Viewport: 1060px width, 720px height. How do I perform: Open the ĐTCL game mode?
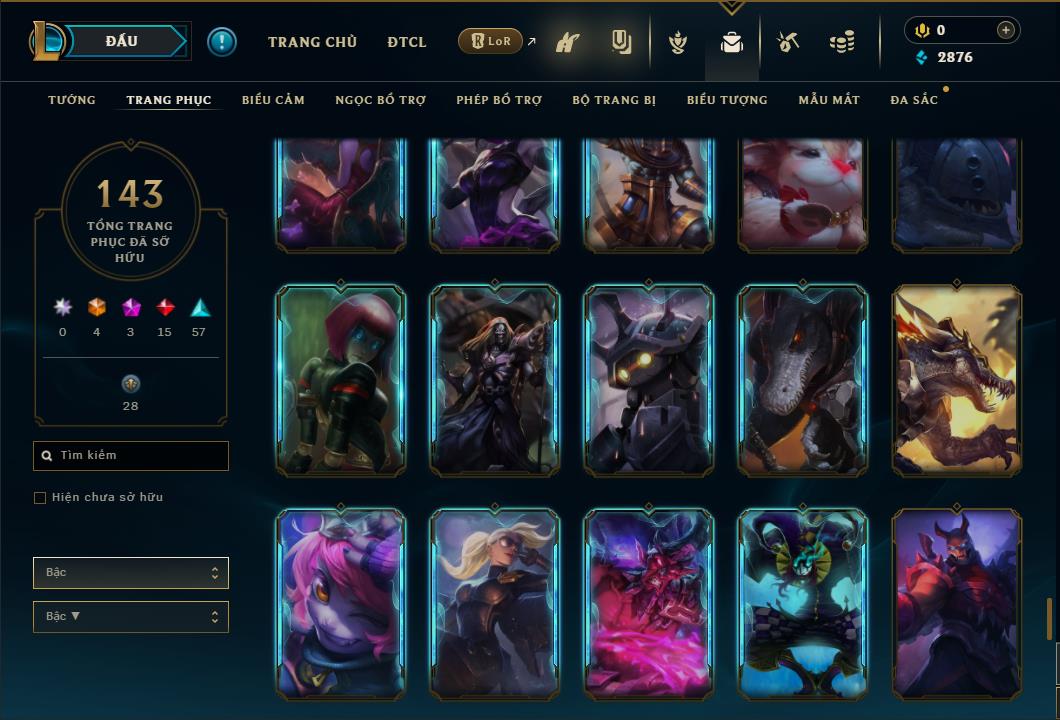[x=407, y=42]
